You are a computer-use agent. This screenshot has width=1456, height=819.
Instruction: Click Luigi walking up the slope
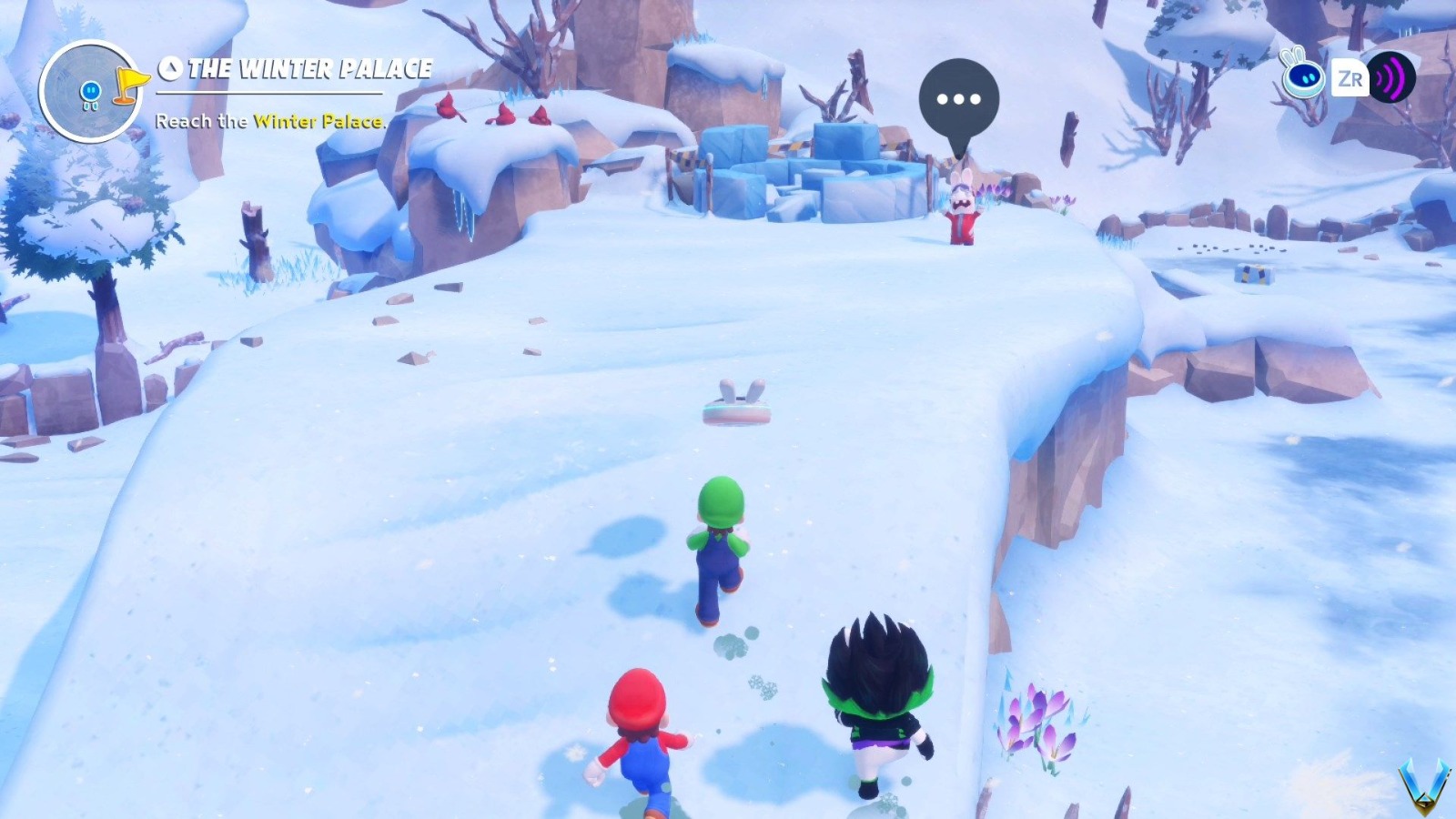tap(722, 546)
